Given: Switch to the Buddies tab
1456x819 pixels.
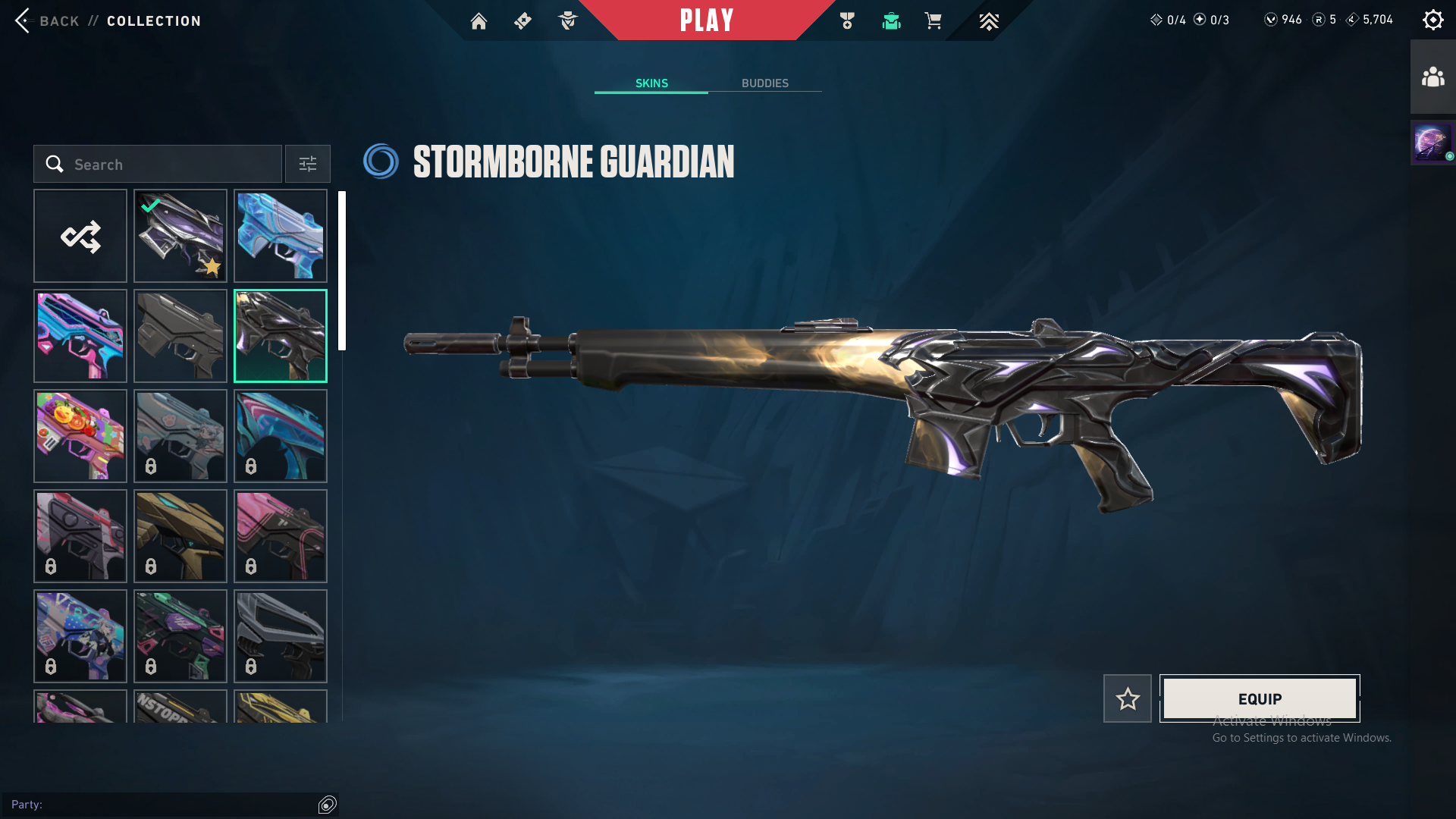Looking at the screenshot, I should pyautogui.click(x=764, y=83).
